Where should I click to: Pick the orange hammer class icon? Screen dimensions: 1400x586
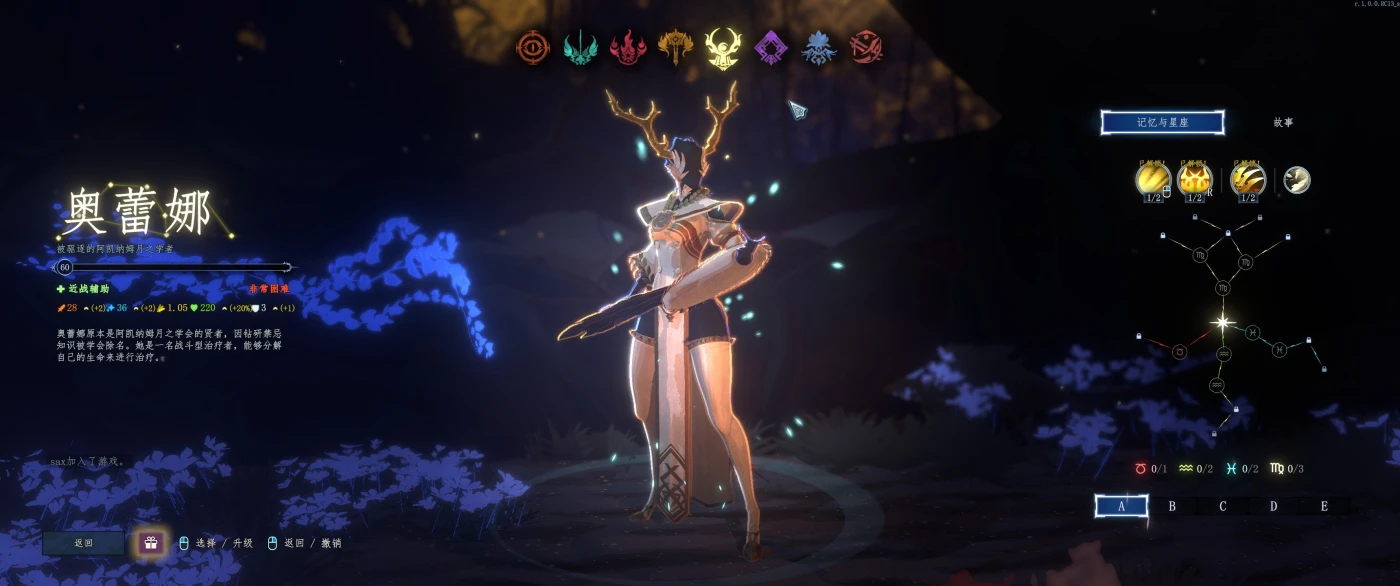[x=675, y=46]
